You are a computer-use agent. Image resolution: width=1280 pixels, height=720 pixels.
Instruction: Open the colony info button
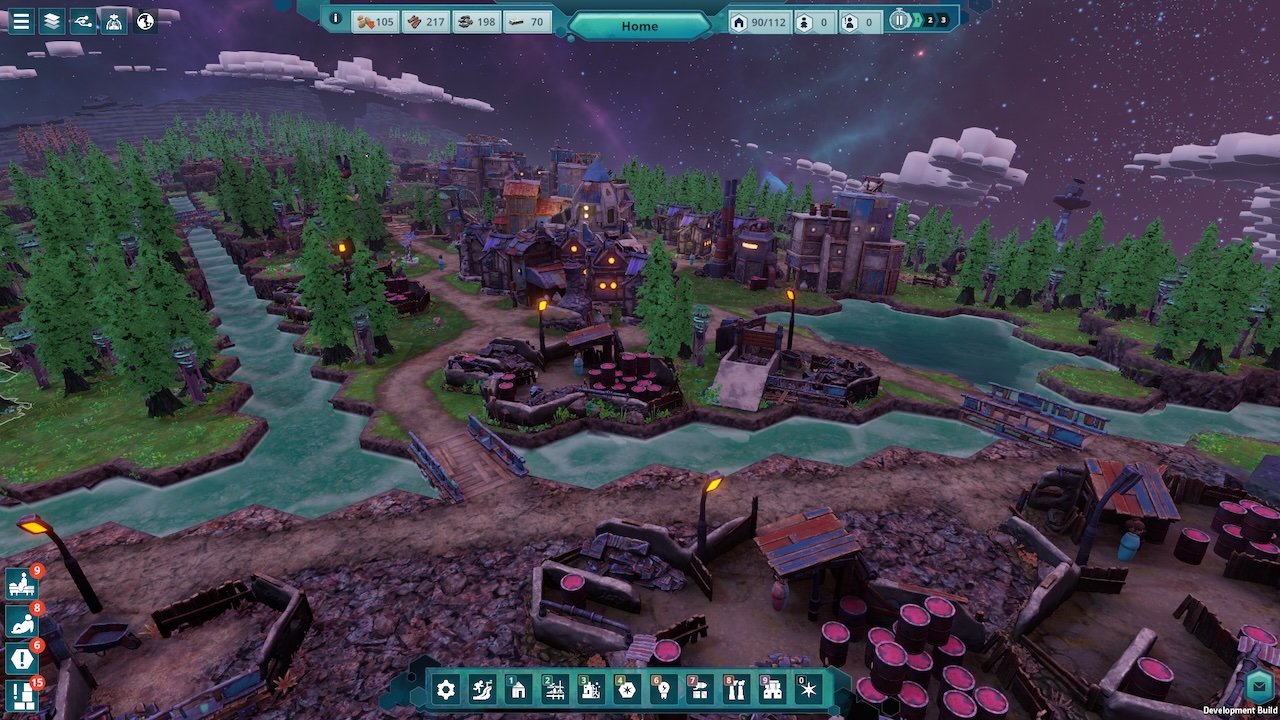[336, 19]
